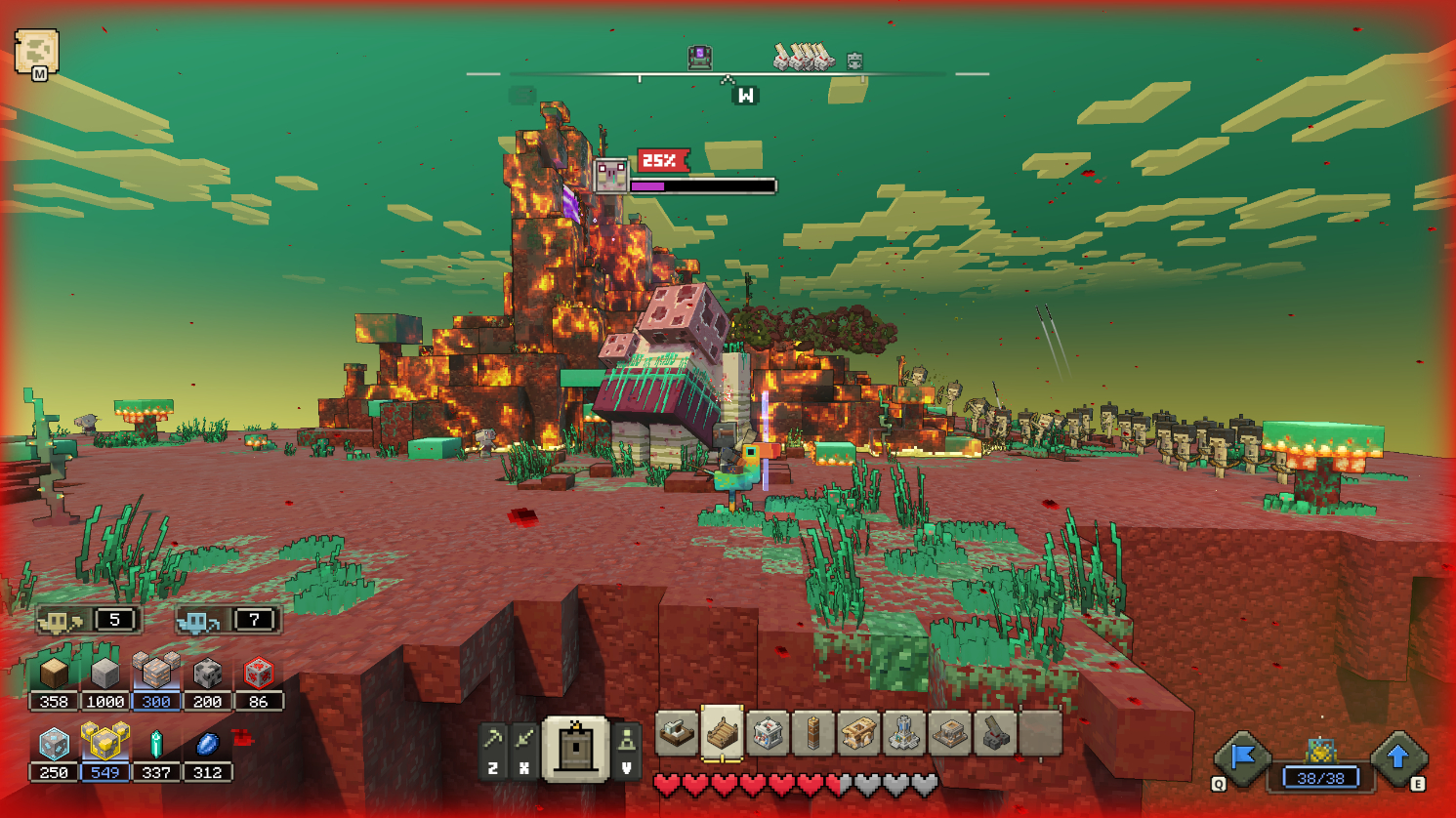Select the sword toolbar slot
This screenshot has width=1456, height=818.
pyautogui.click(x=524, y=741)
